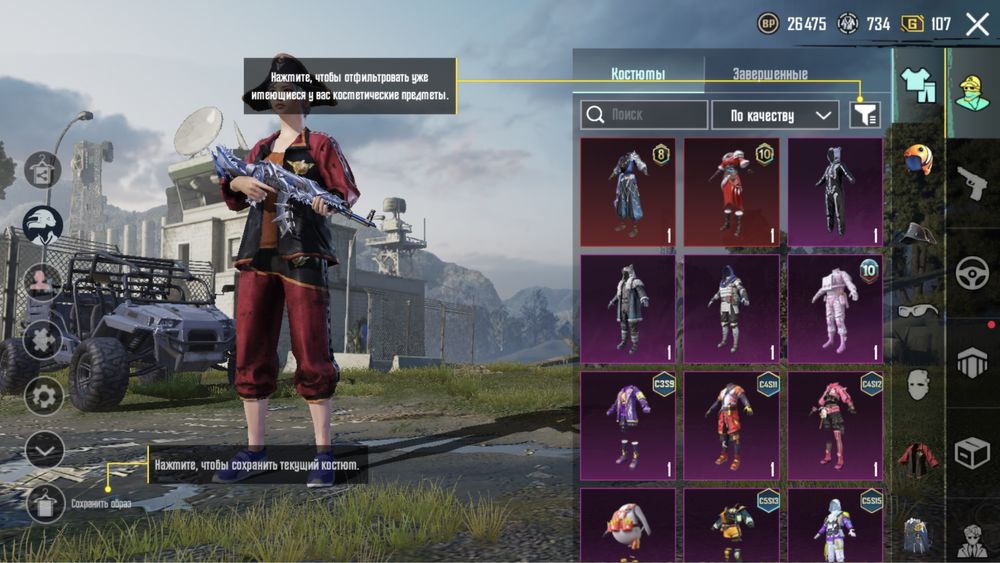This screenshot has width=1000, height=563.
Task: Choose the red outfit with level 10 badge
Action: 731,192
